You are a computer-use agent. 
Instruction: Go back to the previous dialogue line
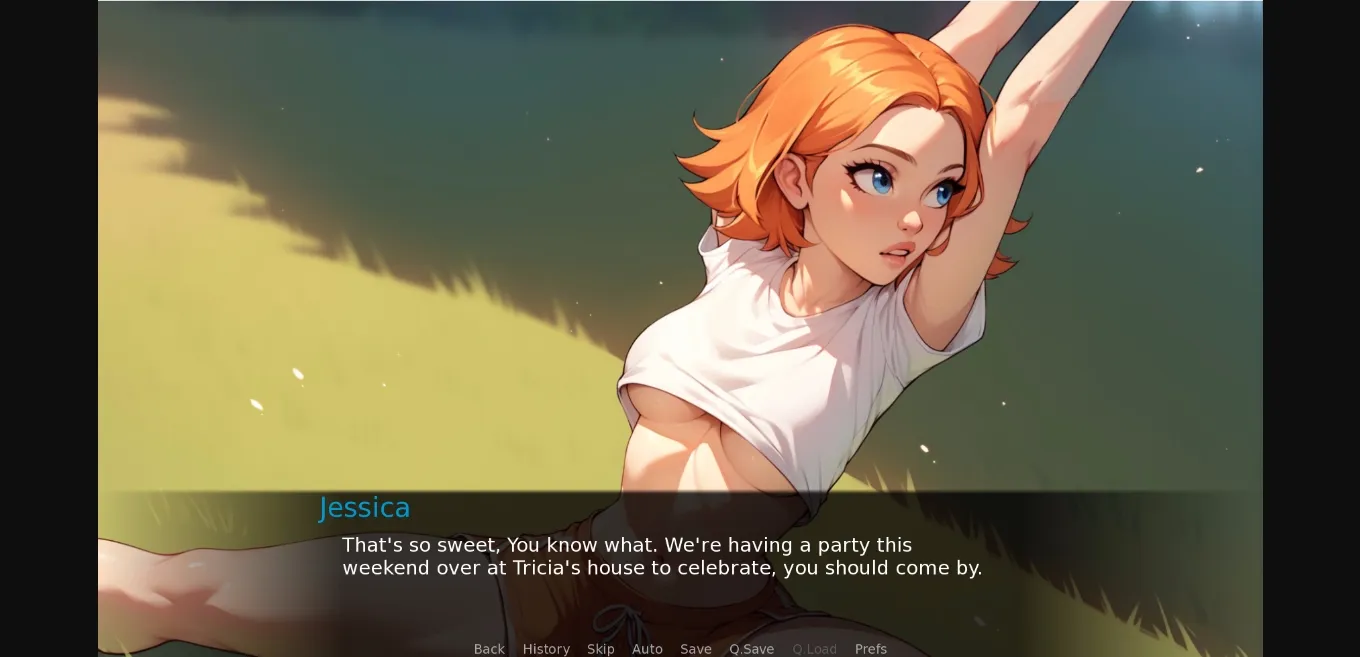tap(489, 649)
